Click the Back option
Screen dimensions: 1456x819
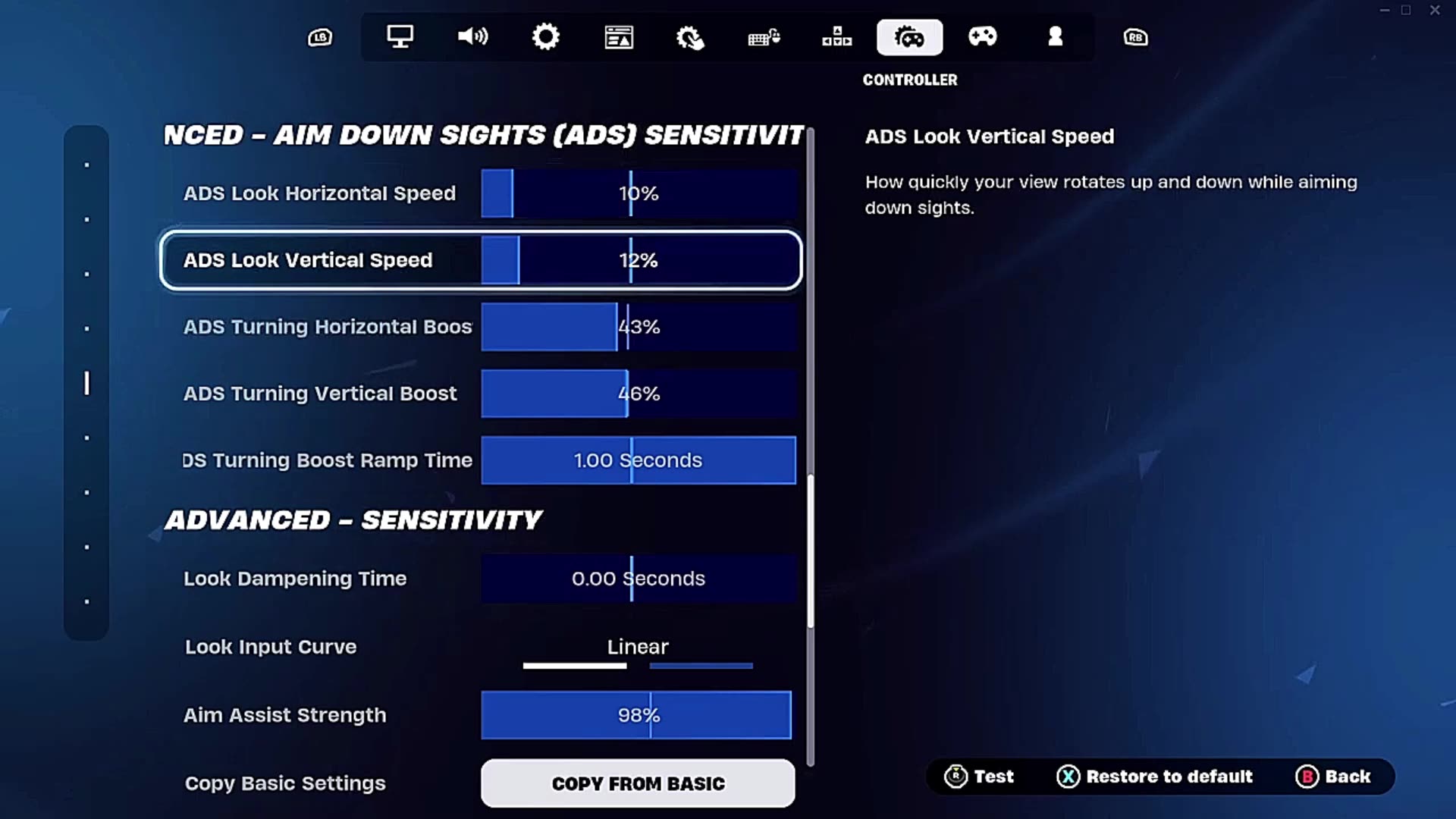[1335, 777]
